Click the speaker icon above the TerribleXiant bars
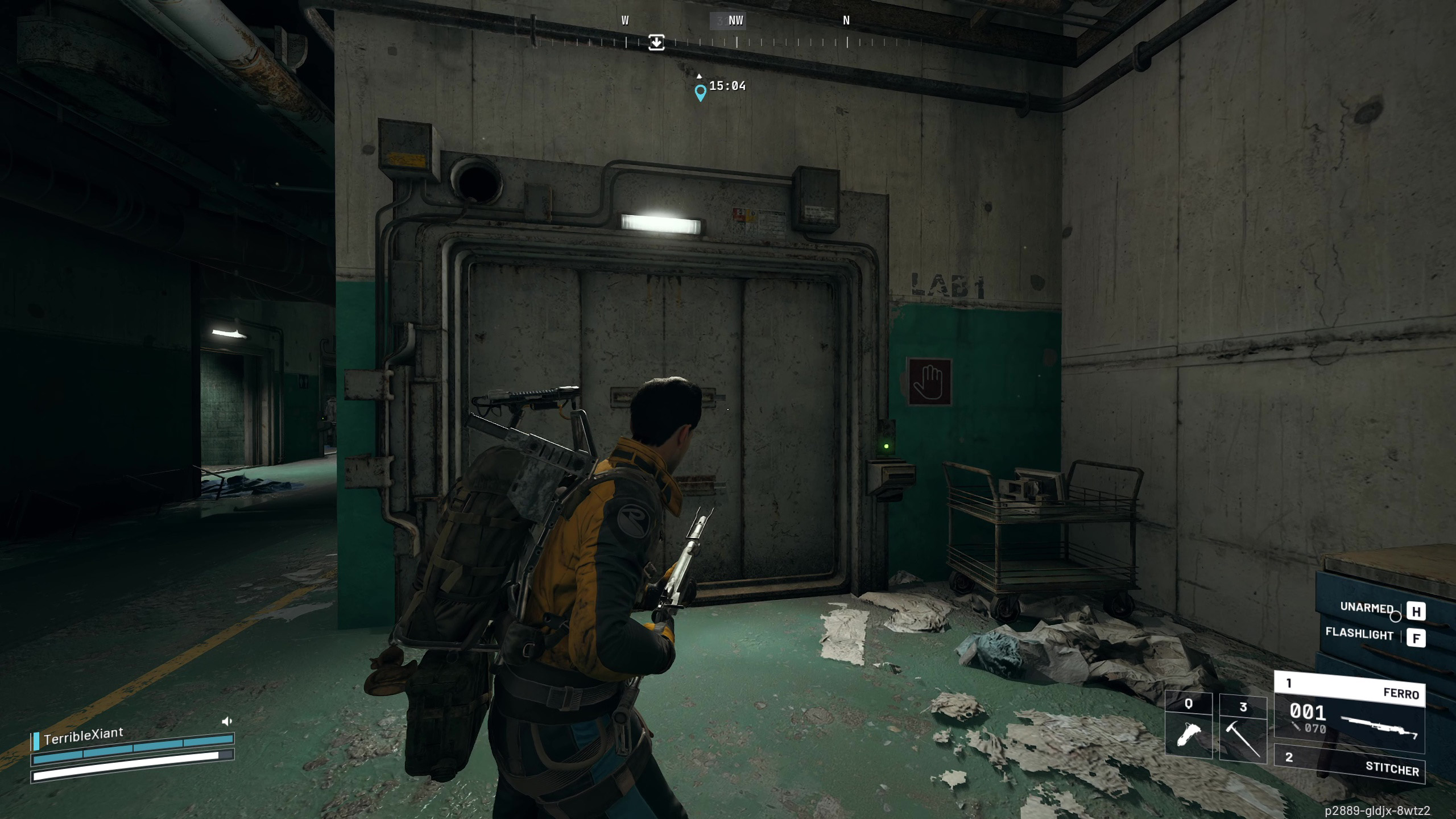 (226, 721)
